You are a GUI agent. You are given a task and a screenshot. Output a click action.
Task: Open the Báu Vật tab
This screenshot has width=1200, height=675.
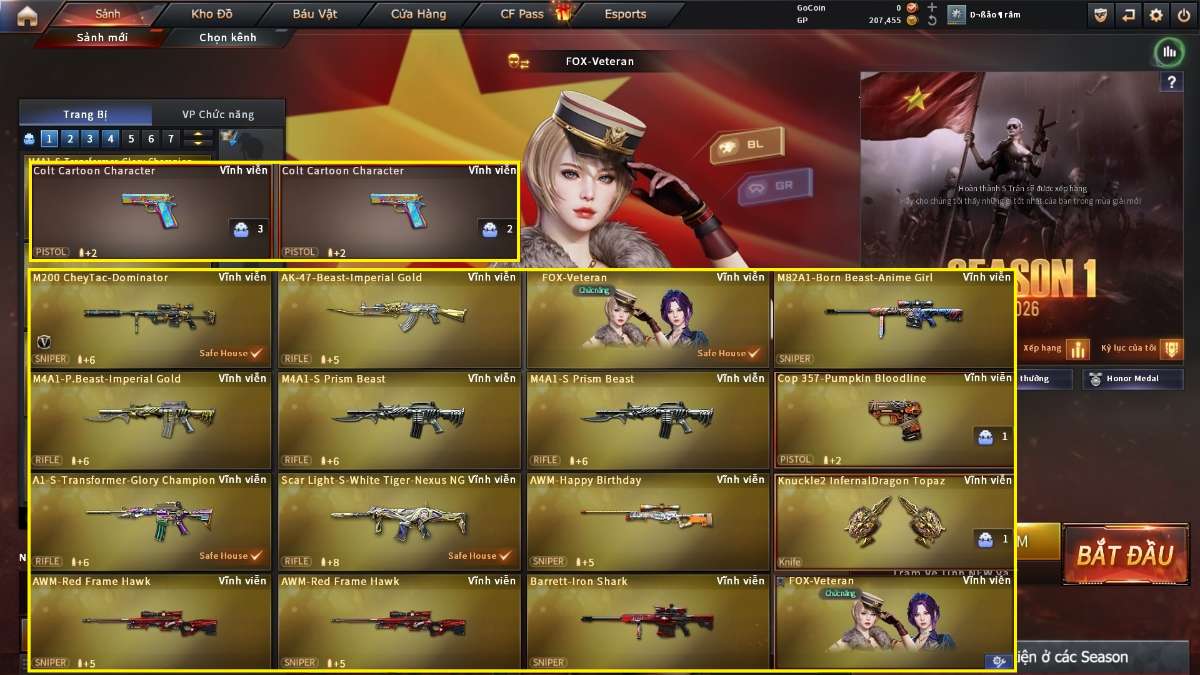click(x=316, y=14)
